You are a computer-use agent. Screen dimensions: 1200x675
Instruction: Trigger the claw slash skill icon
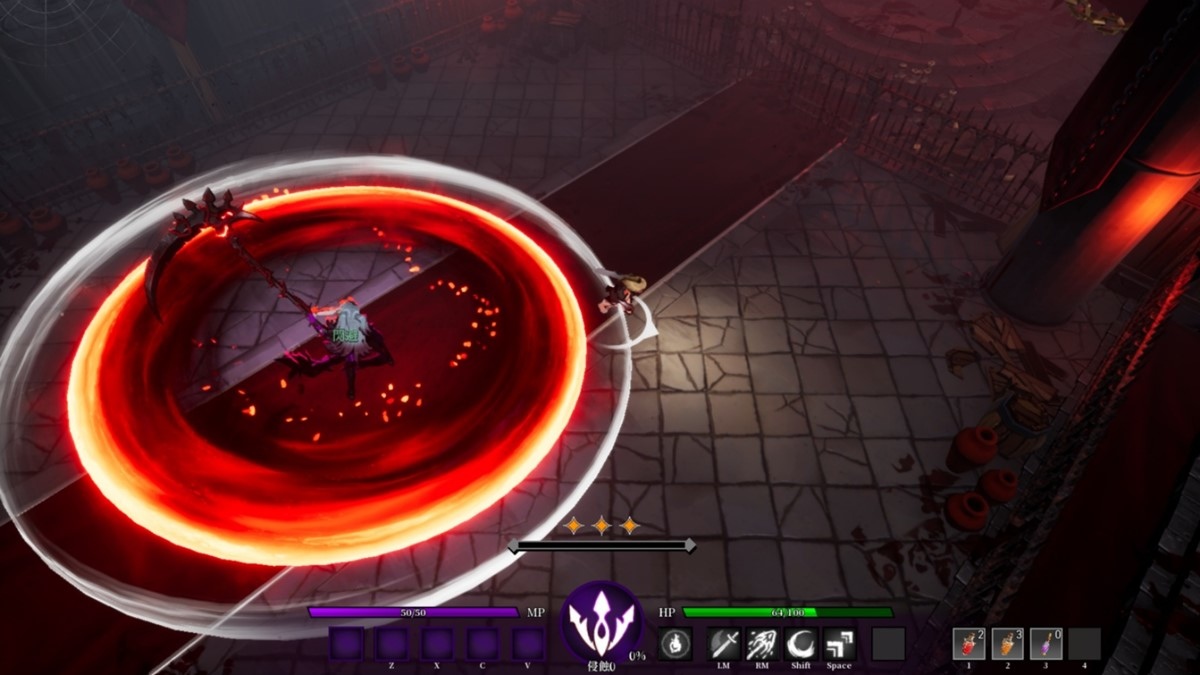click(763, 644)
